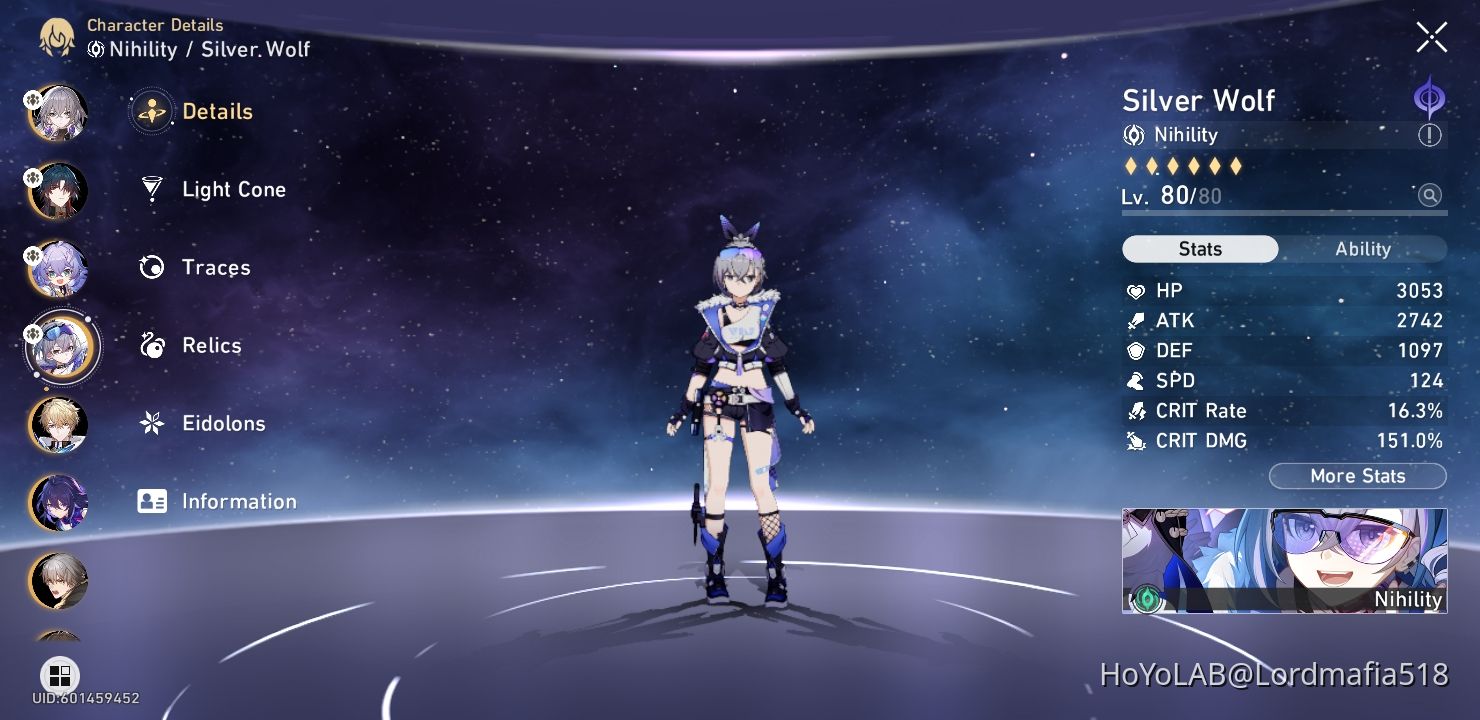Click the Nihility character banner artwork
This screenshot has width=1480, height=720.
[x=1285, y=560]
